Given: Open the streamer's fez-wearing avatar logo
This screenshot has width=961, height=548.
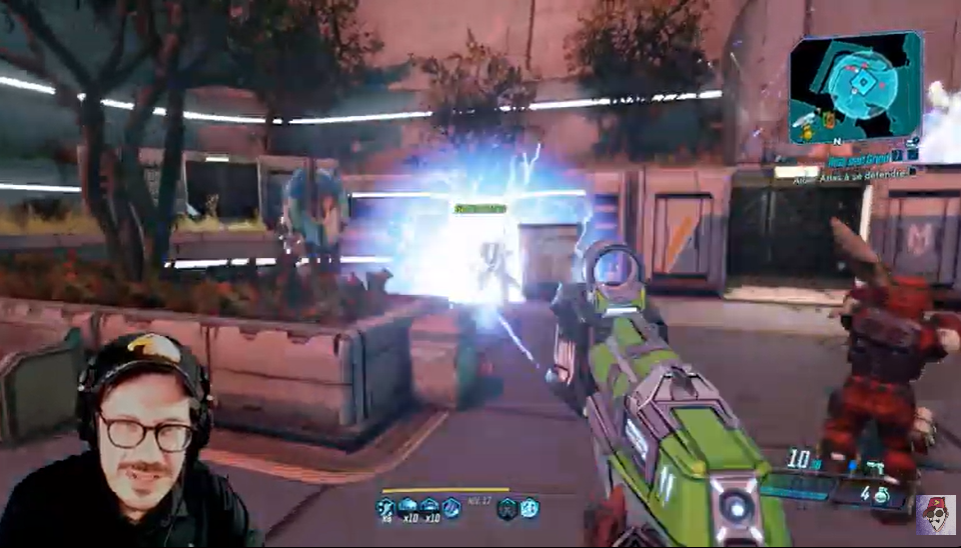Looking at the screenshot, I should tap(935, 514).
